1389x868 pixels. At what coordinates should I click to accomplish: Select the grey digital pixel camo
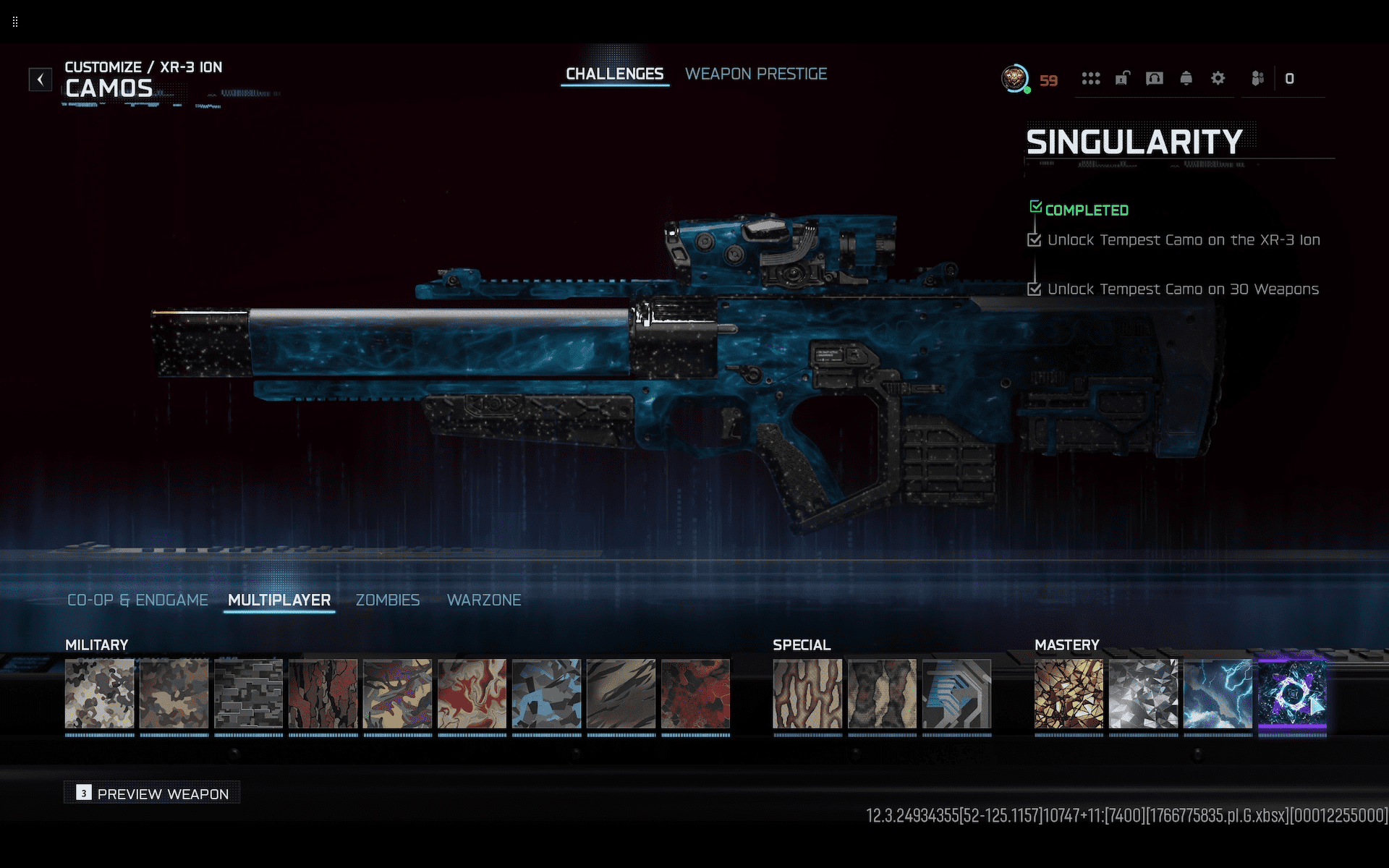coord(248,694)
